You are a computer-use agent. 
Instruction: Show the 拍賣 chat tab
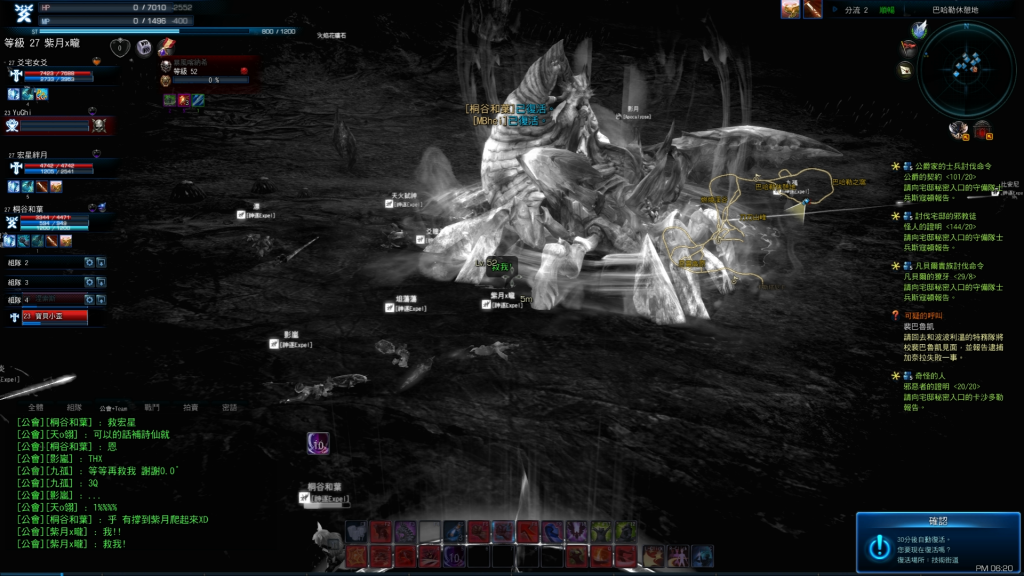tap(190, 407)
